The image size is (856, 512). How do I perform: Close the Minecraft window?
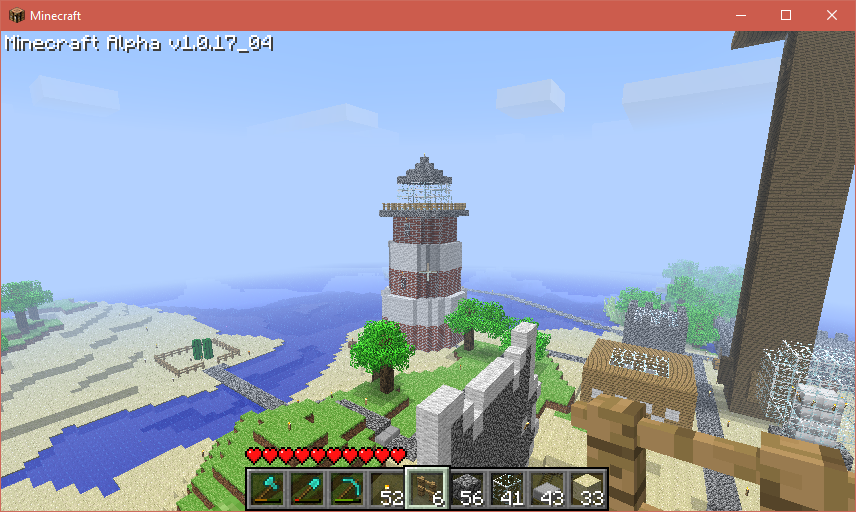(832, 15)
